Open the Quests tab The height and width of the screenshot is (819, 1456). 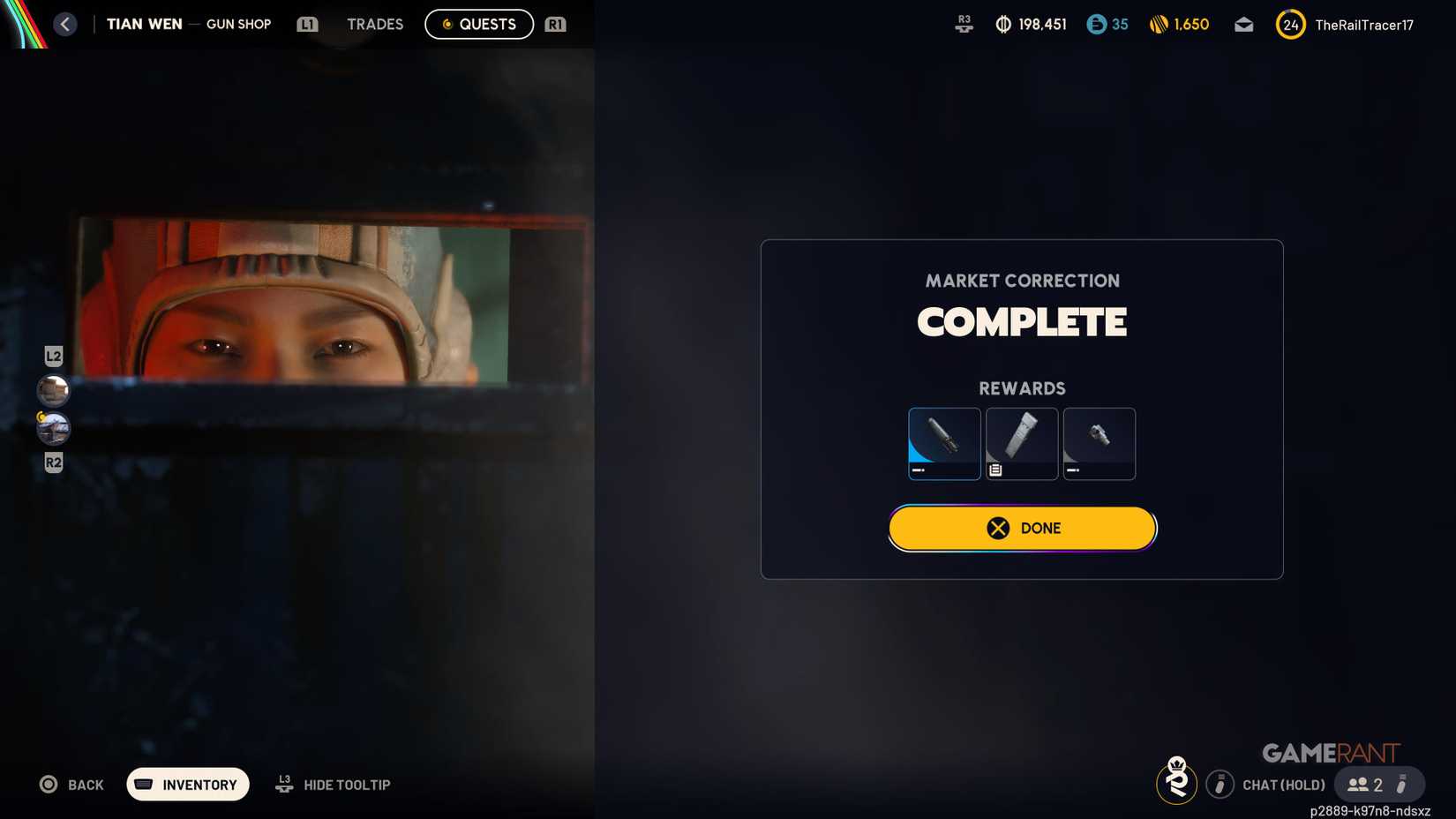click(x=479, y=24)
